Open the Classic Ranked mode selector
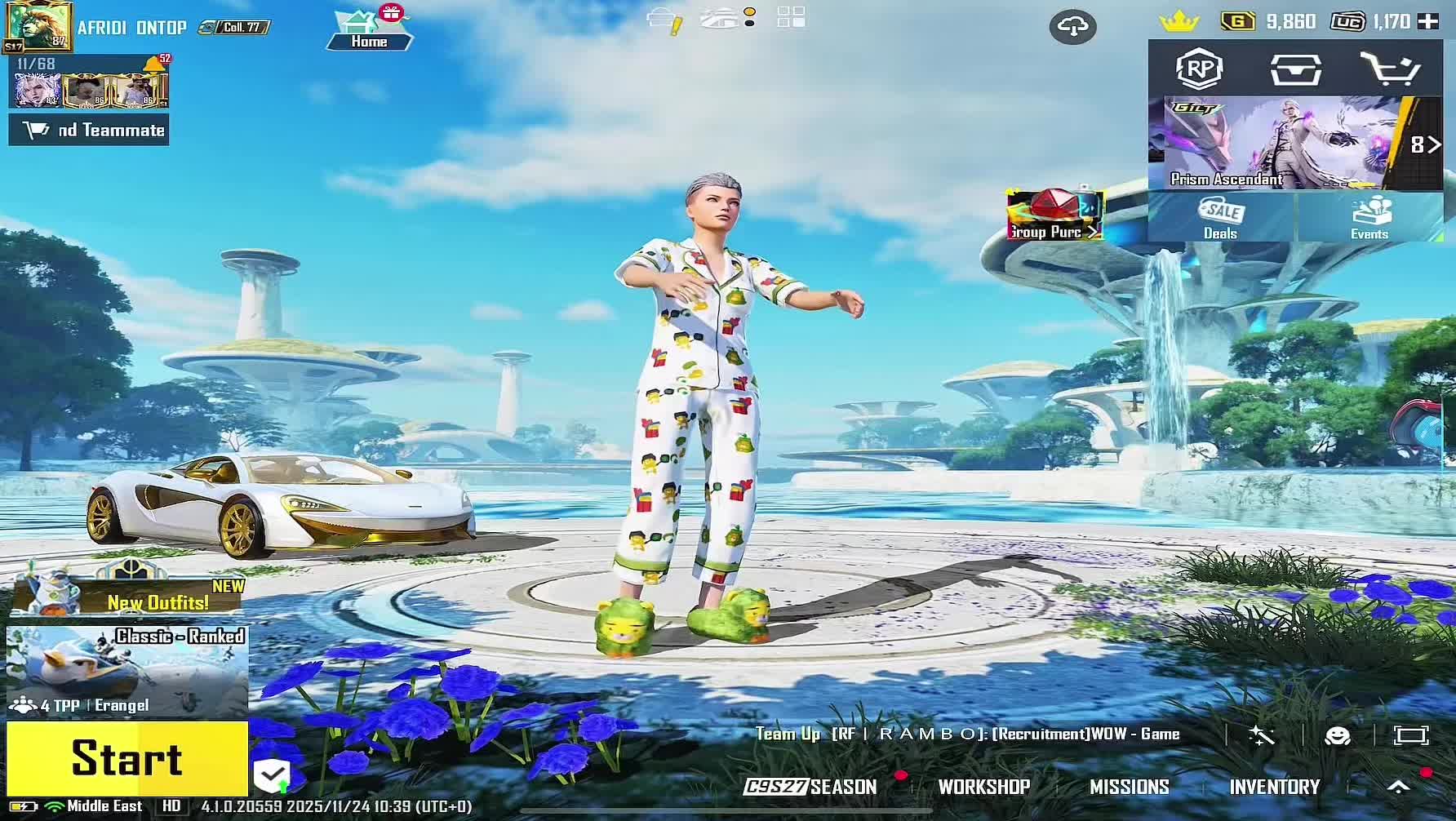This screenshot has height=821, width=1456. pos(127,671)
